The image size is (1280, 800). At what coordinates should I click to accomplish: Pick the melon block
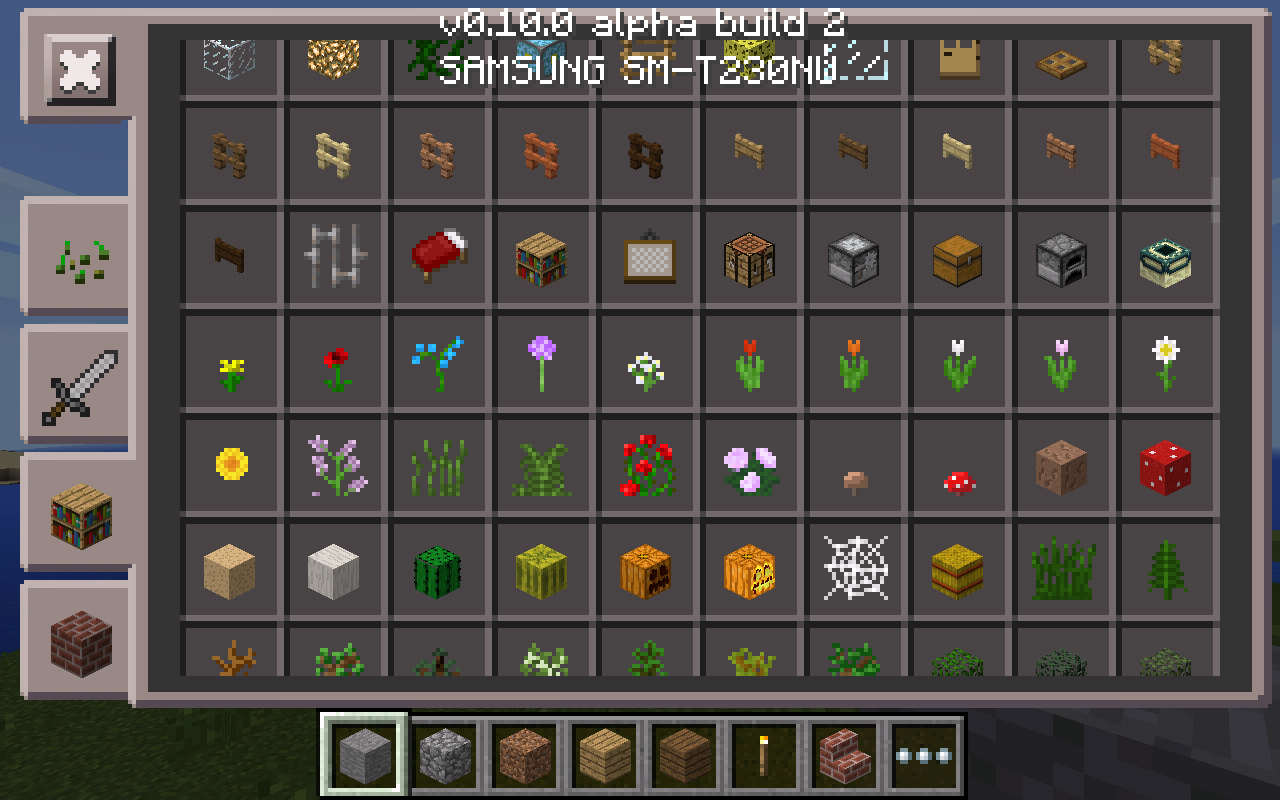pyautogui.click(x=543, y=570)
